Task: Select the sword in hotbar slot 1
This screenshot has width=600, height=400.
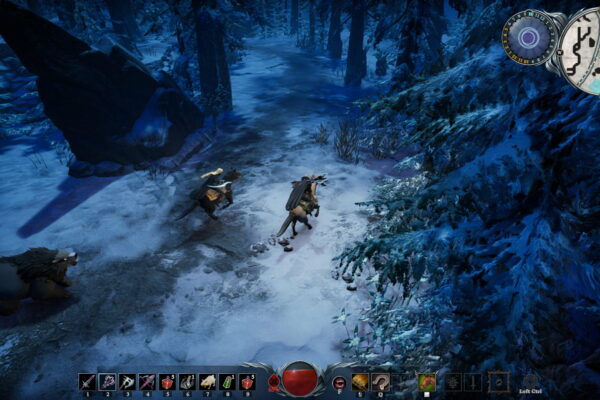Action: (x=87, y=381)
